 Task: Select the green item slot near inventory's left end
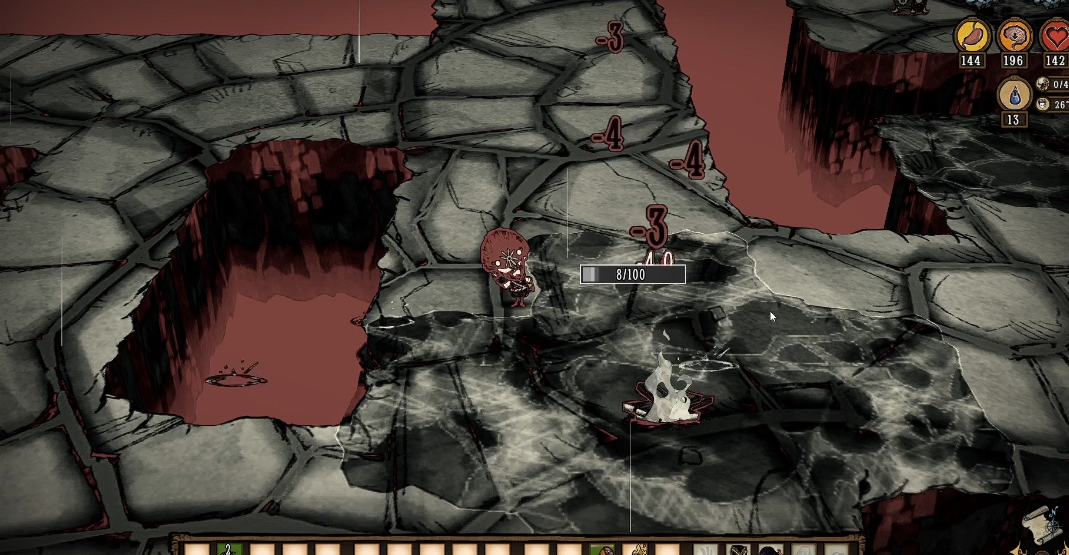[x=230, y=549]
